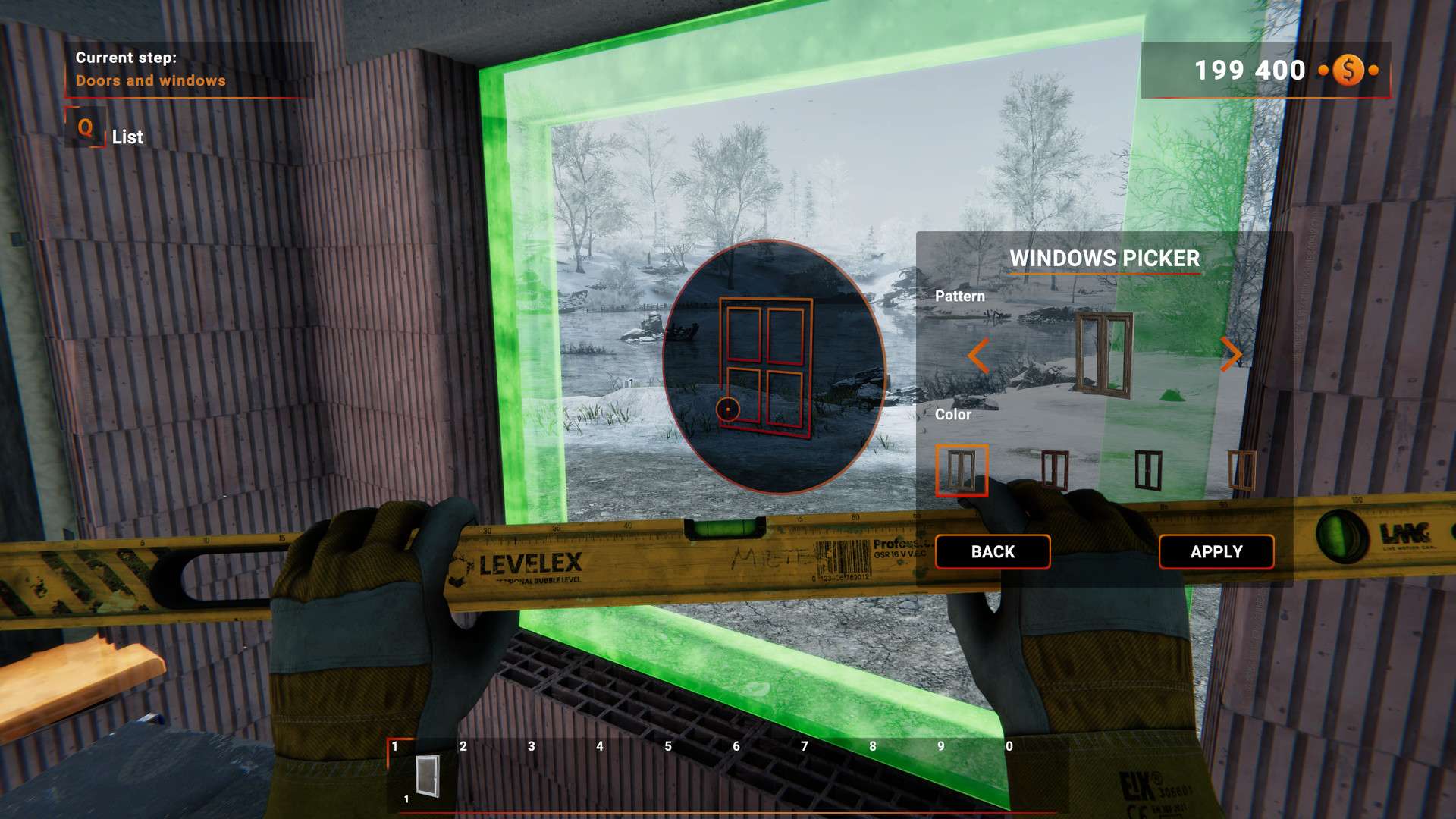The height and width of the screenshot is (819, 1456).
Task: Pick the dark brown window color
Action: point(1148,470)
